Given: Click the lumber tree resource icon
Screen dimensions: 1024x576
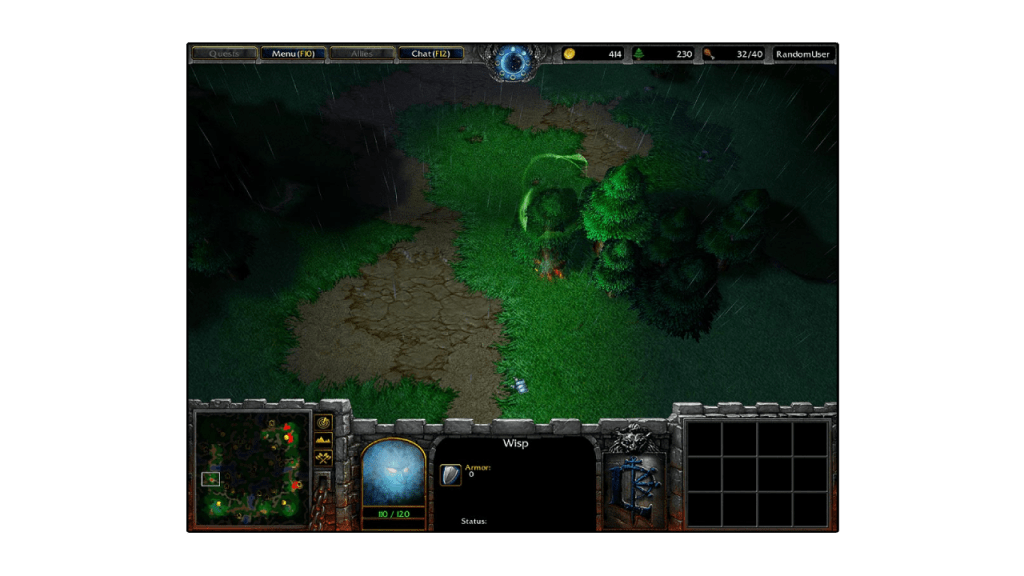Looking at the screenshot, I should tap(638, 54).
